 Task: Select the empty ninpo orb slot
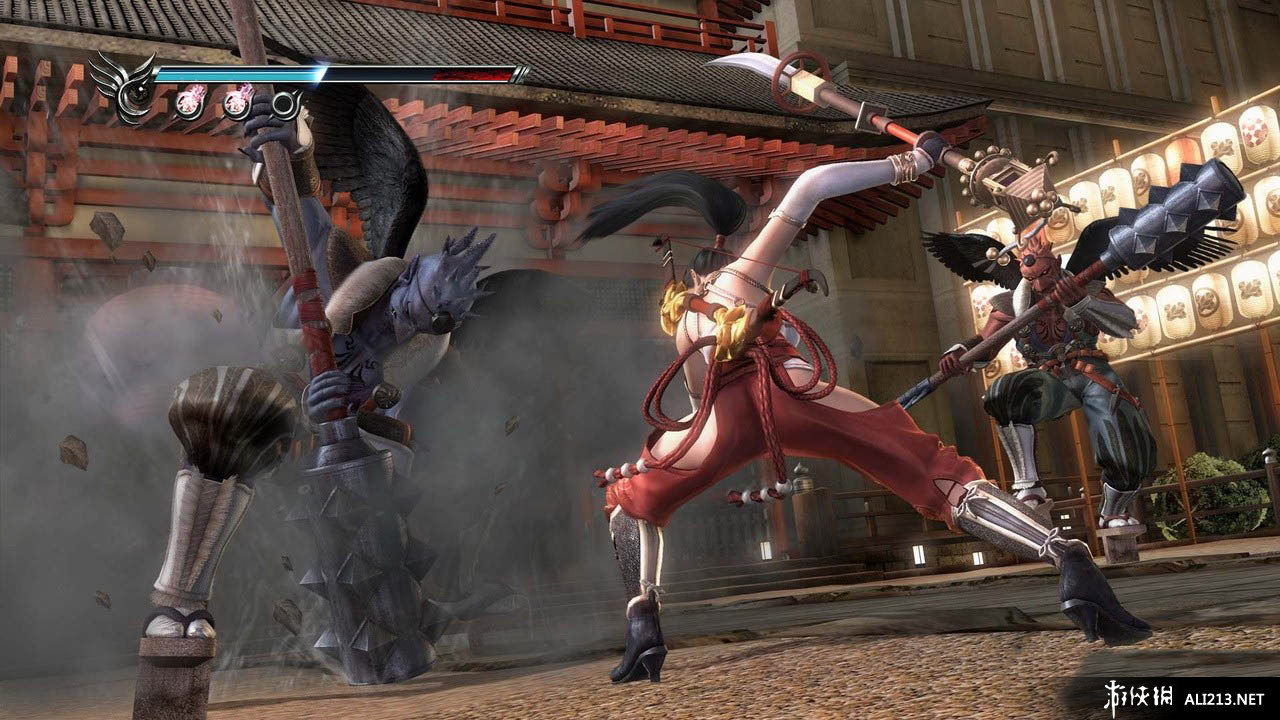286,102
